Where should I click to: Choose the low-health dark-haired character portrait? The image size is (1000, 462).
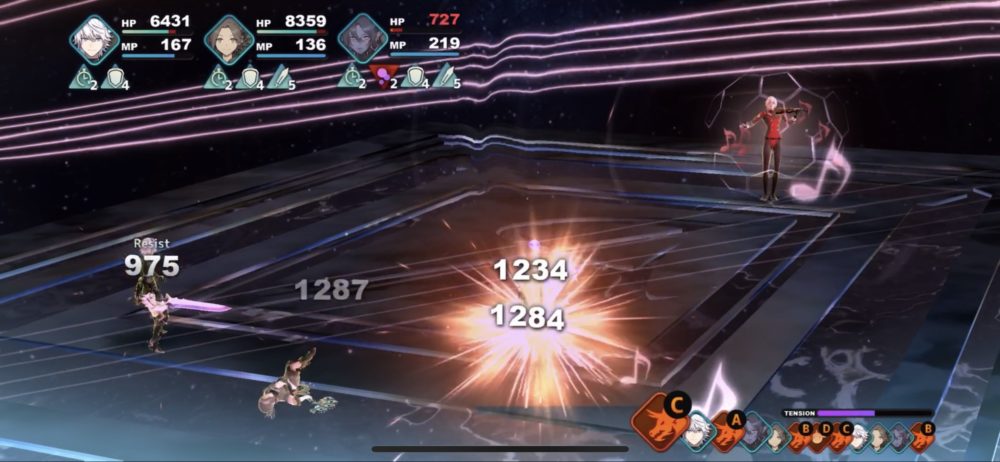[x=362, y=39]
